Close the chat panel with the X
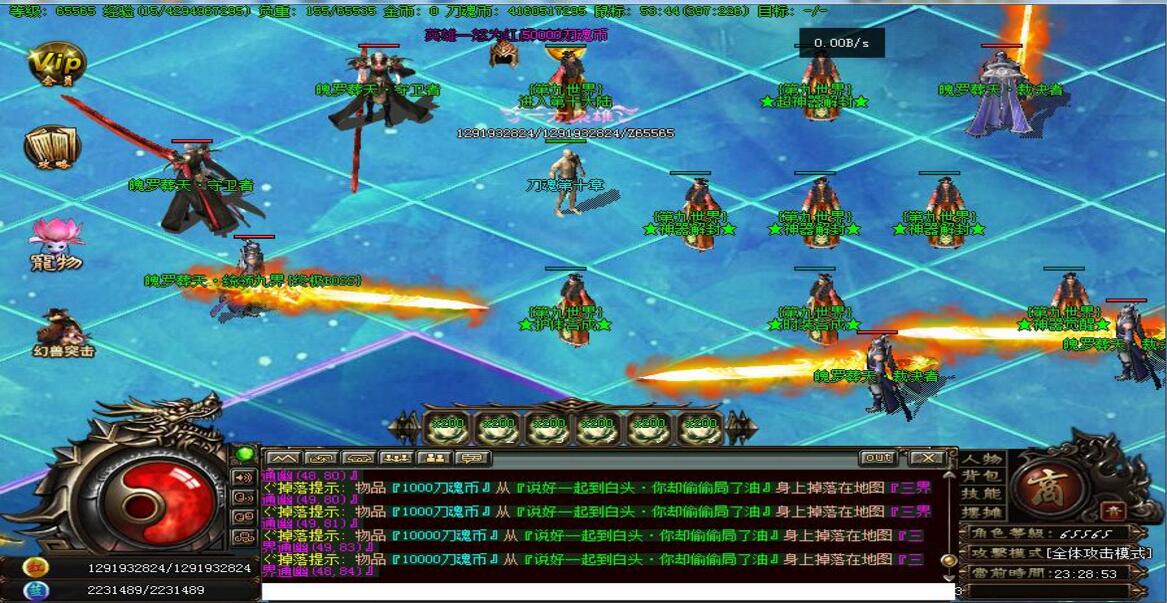The height and width of the screenshot is (603, 1167). click(x=927, y=458)
